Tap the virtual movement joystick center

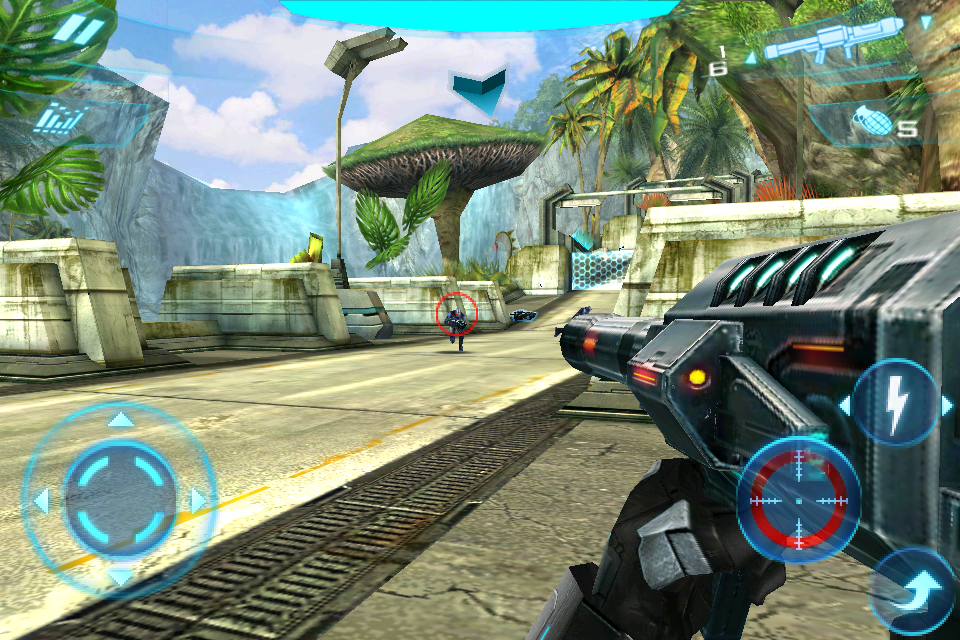pos(120,496)
